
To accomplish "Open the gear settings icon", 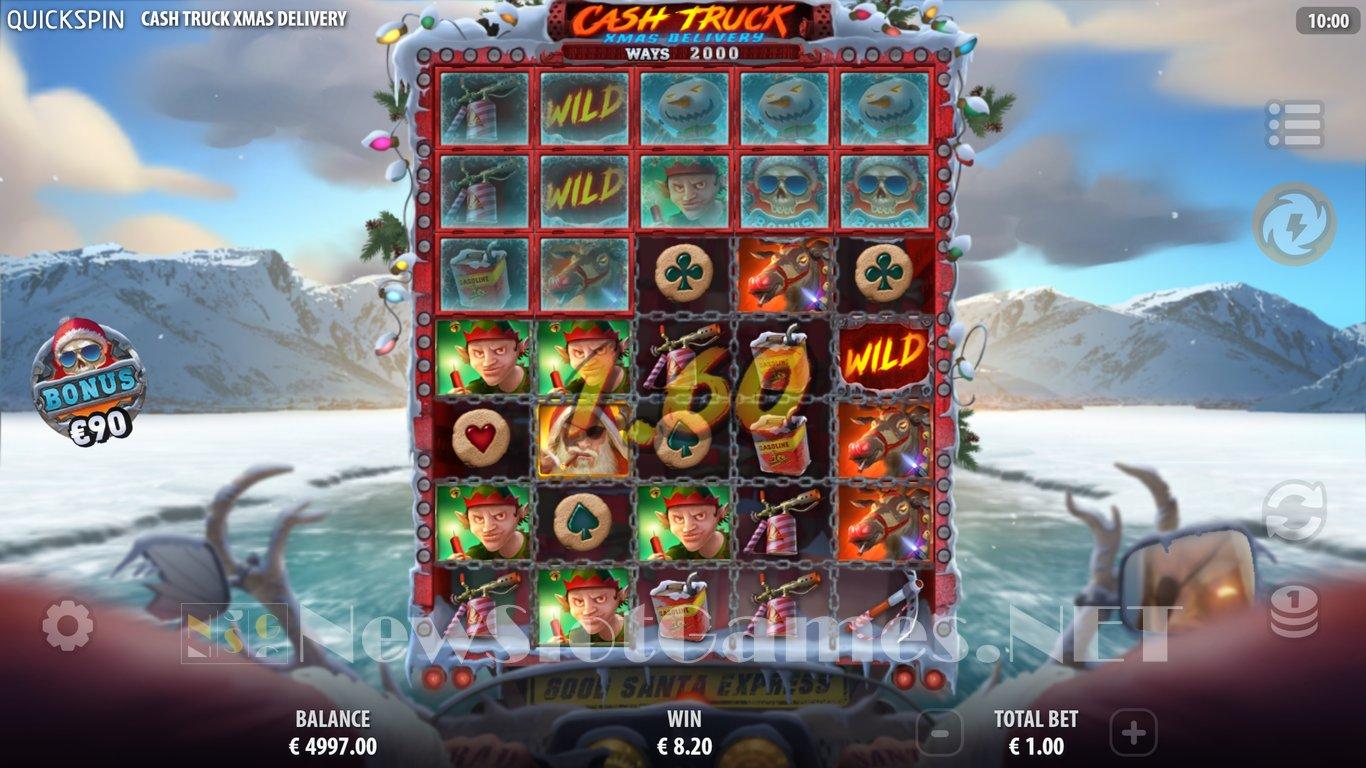I will [x=68, y=627].
